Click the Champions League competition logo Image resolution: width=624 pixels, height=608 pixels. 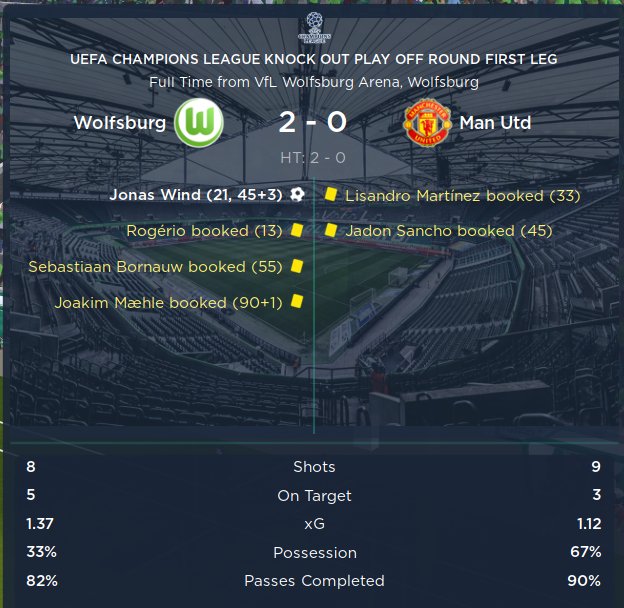pyautogui.click(x=312, y=29)
